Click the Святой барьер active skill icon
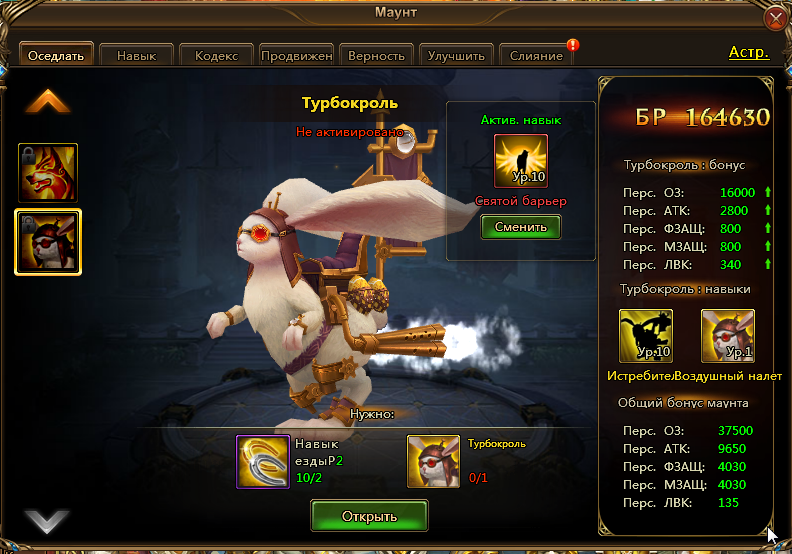The image size is (792, 554). [x=520, y=161]
